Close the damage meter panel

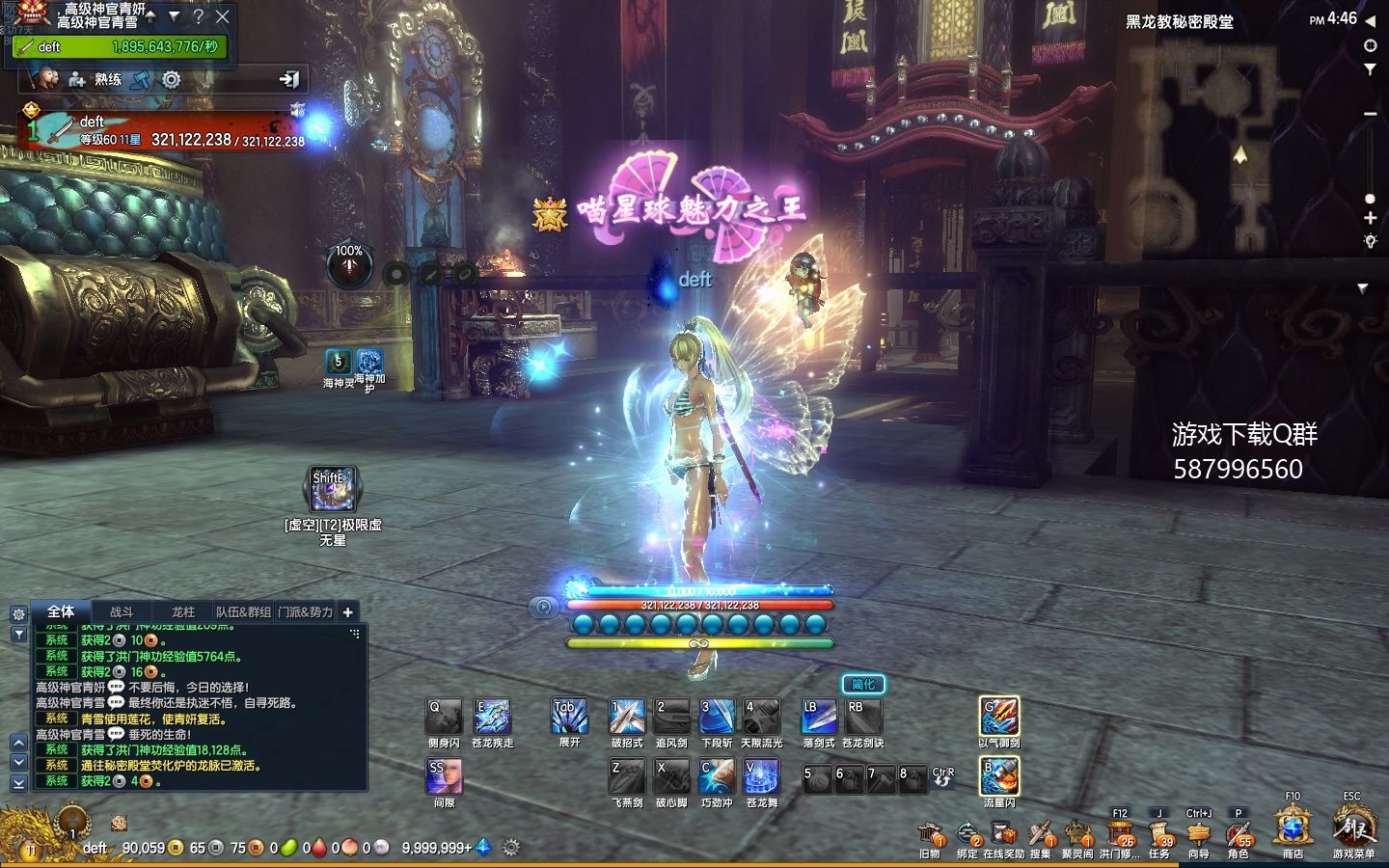(x=223, y=16)
